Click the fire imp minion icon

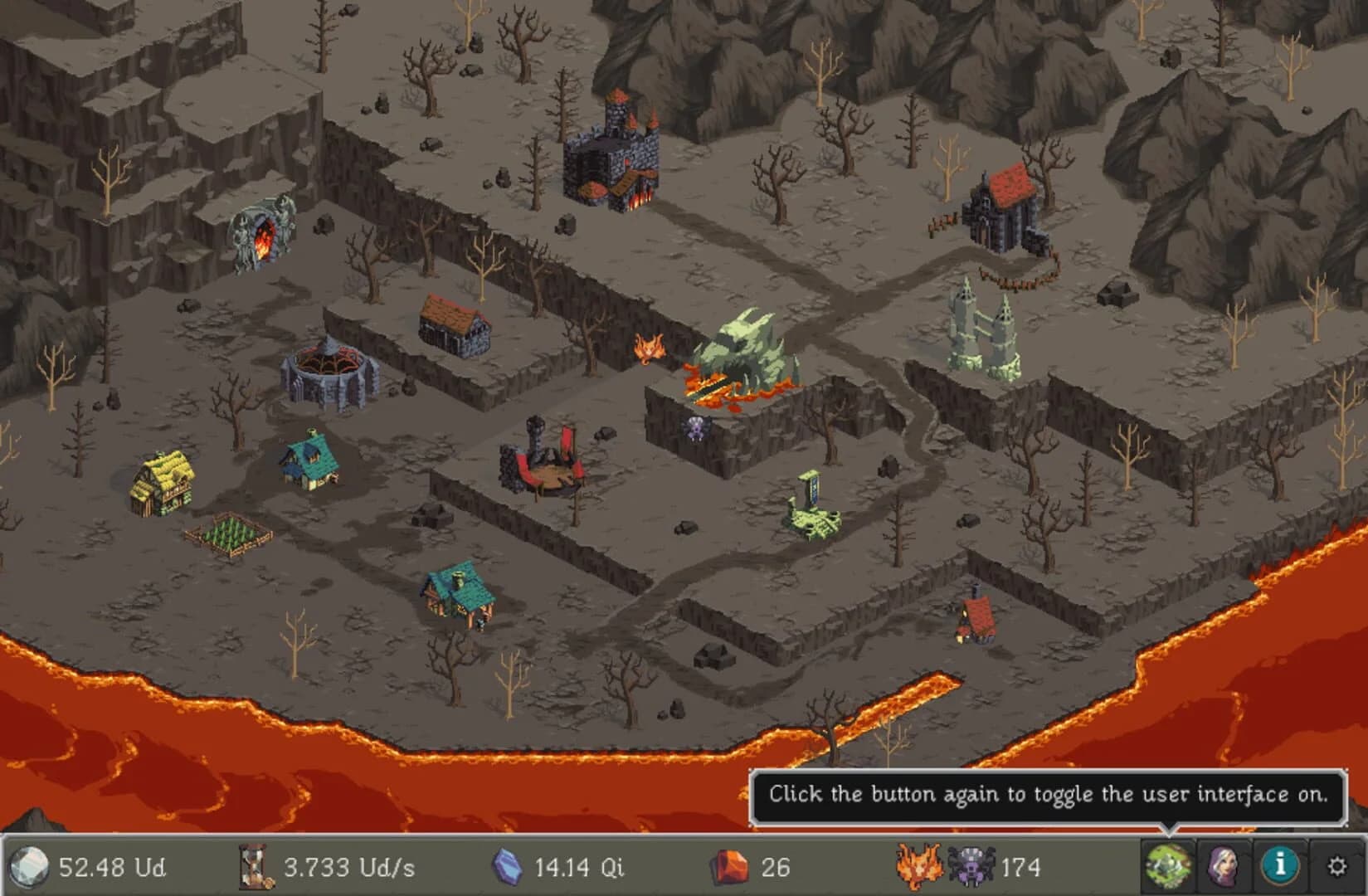tap(918, 865)
